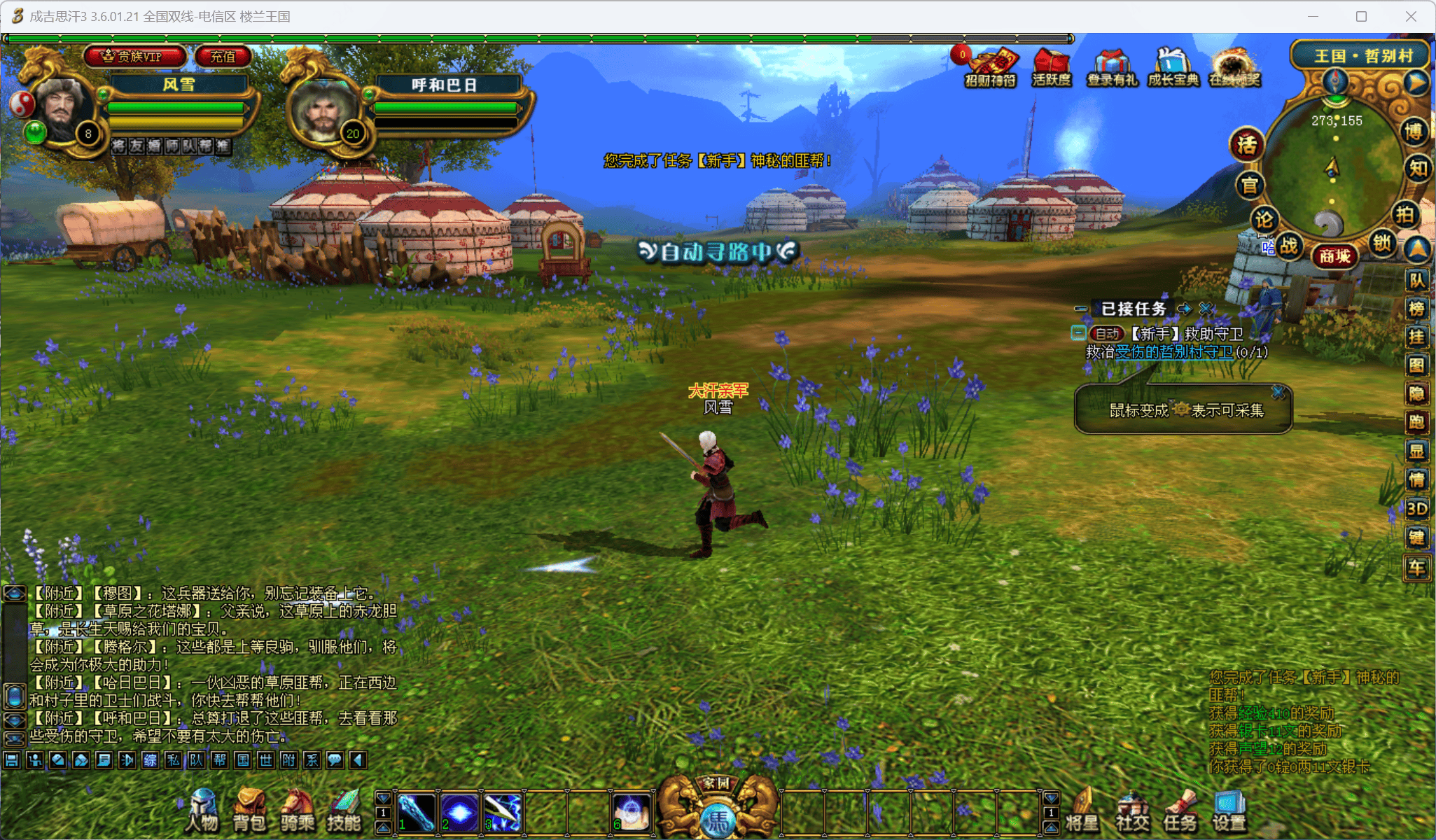The width and height of the screenshot is (1436, 840).
Task: Open the 社交 social panel
Action: [1132, 811]
